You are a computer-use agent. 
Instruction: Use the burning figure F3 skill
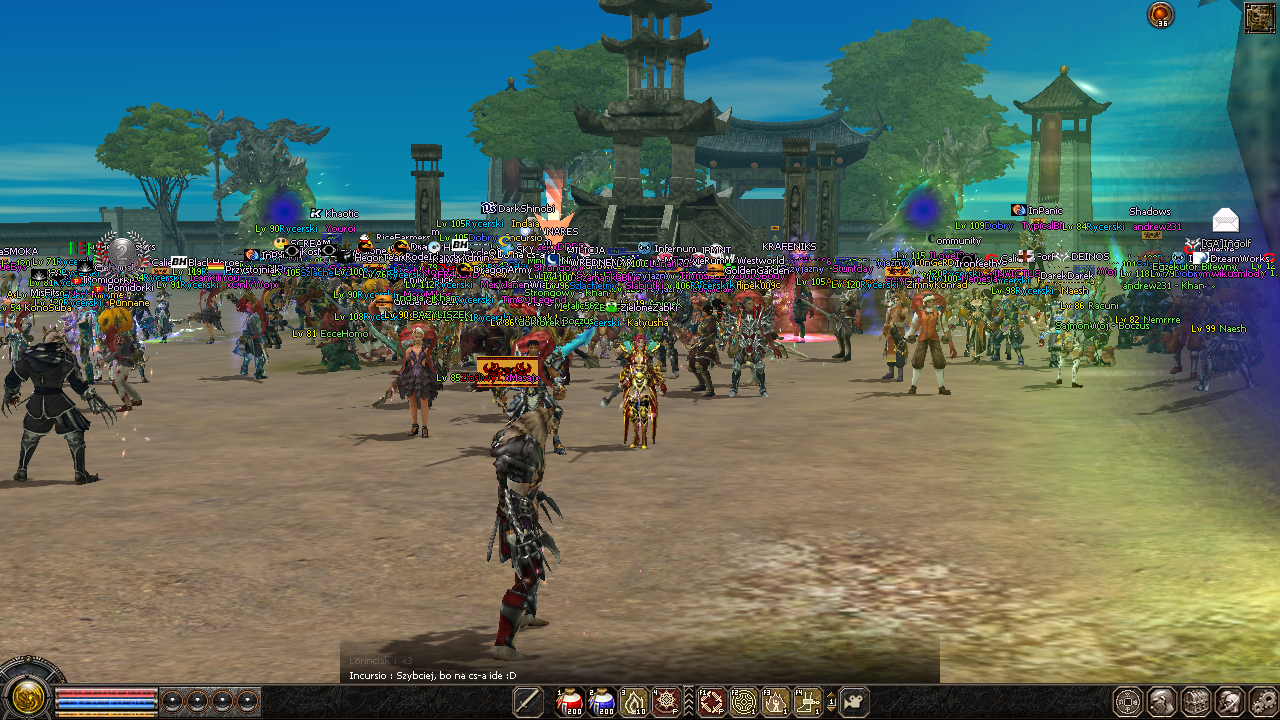point(775,702)
